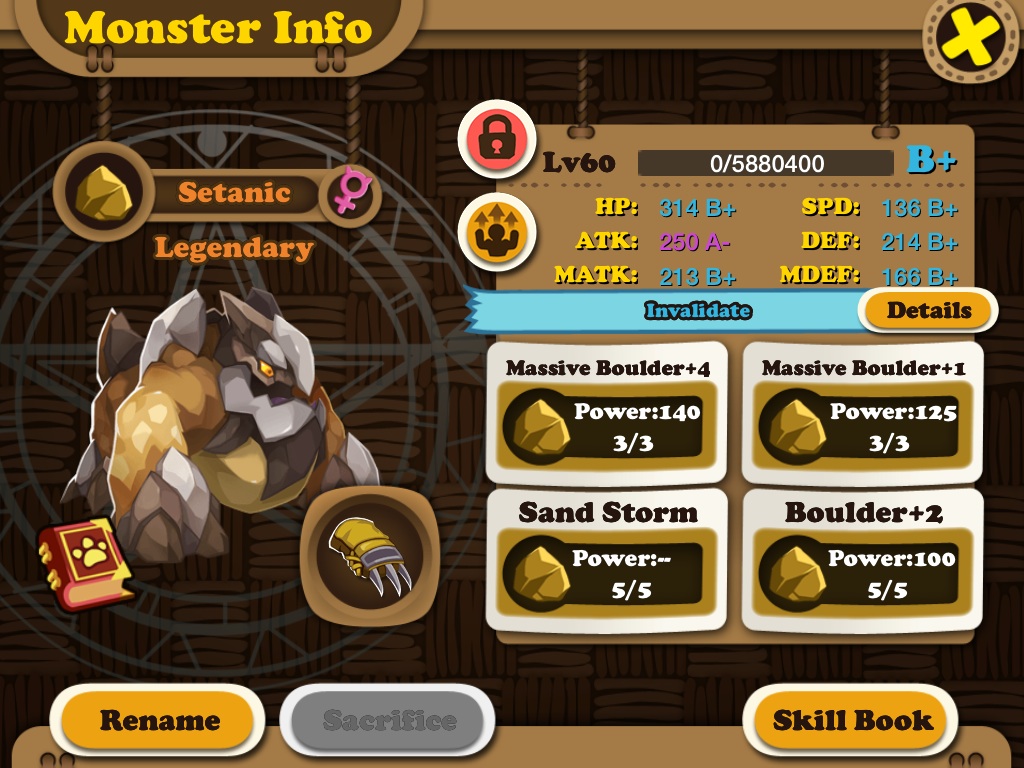Image resolution: width=1024 pixels, height=768 pixels.
Task: Open the red paw-print book
Action: click(86, 563)
